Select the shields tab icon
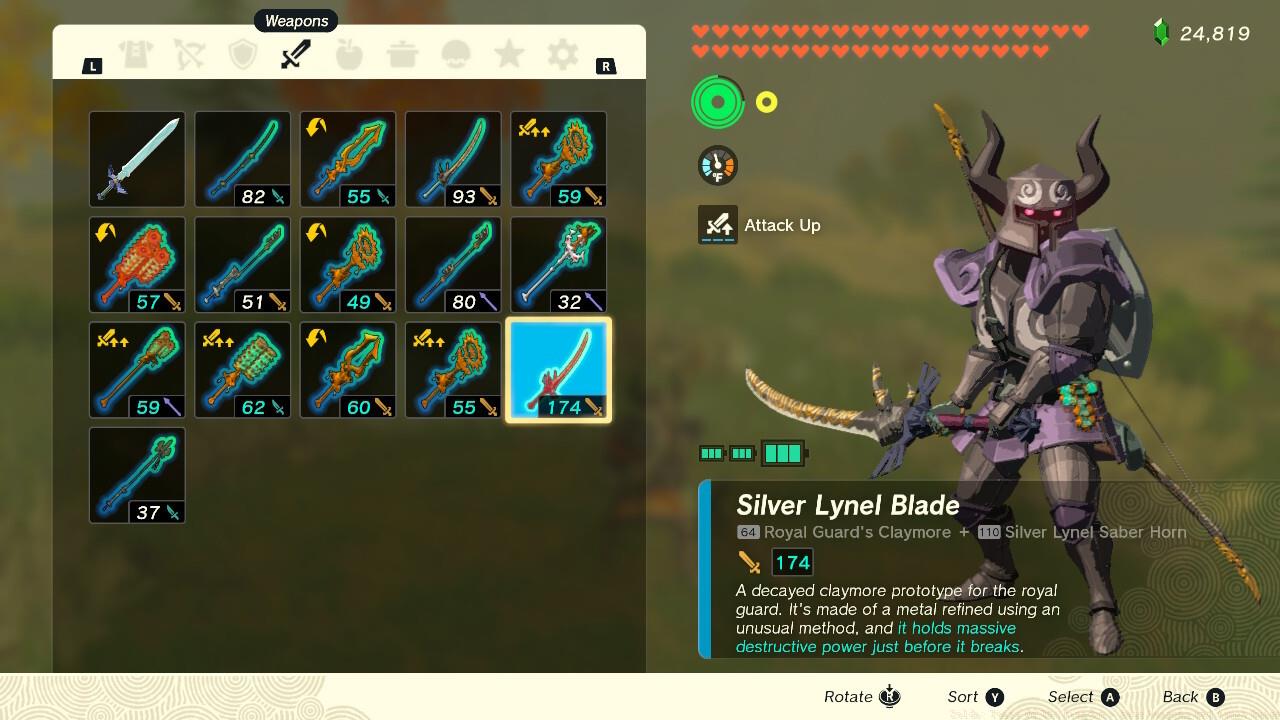This screenshot has height=720, width=1280. 243,55
